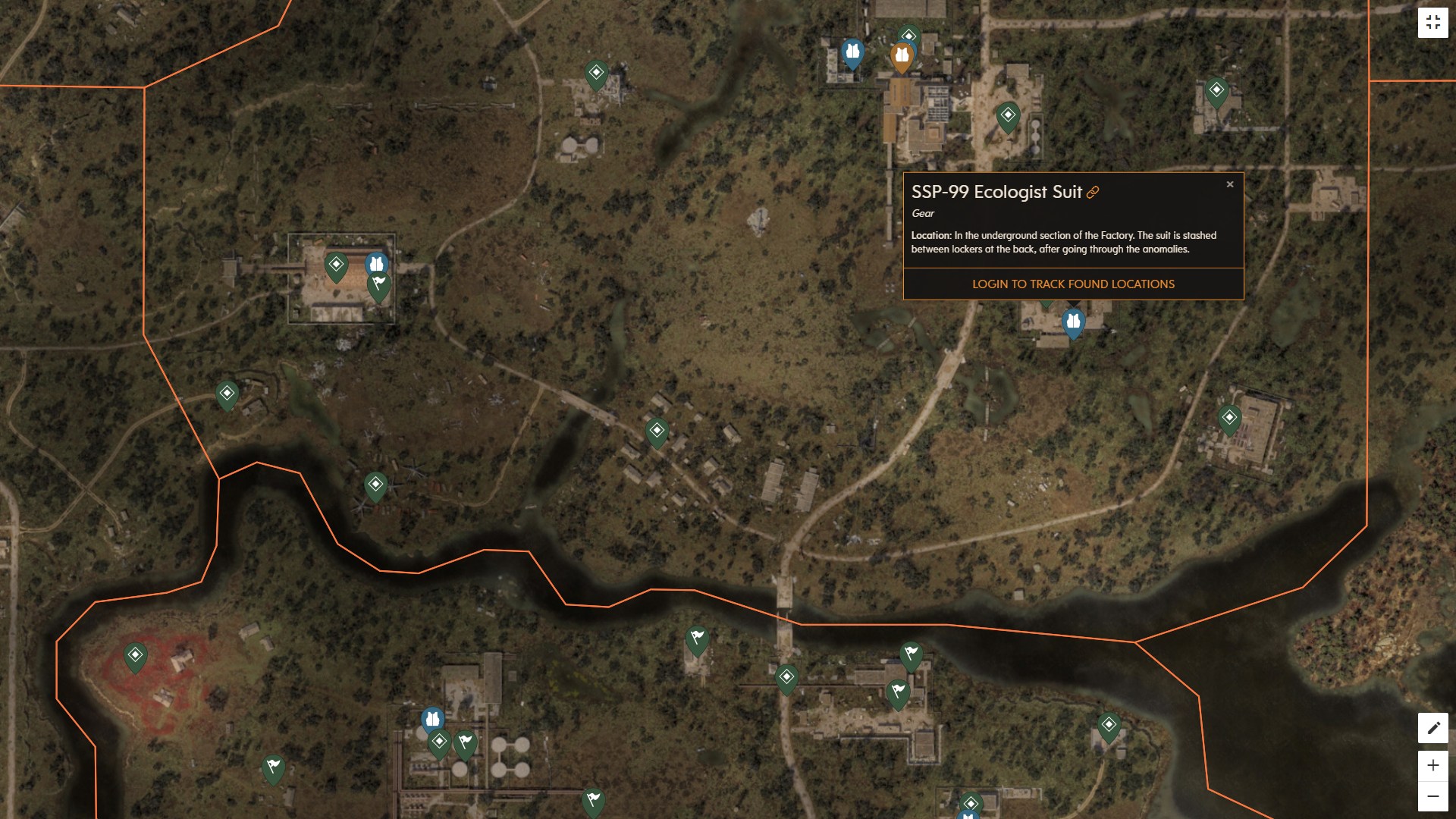Select the blue backpack marker below the popup
Viewport: 1456px width, 819px height.
coord(1073,322)
